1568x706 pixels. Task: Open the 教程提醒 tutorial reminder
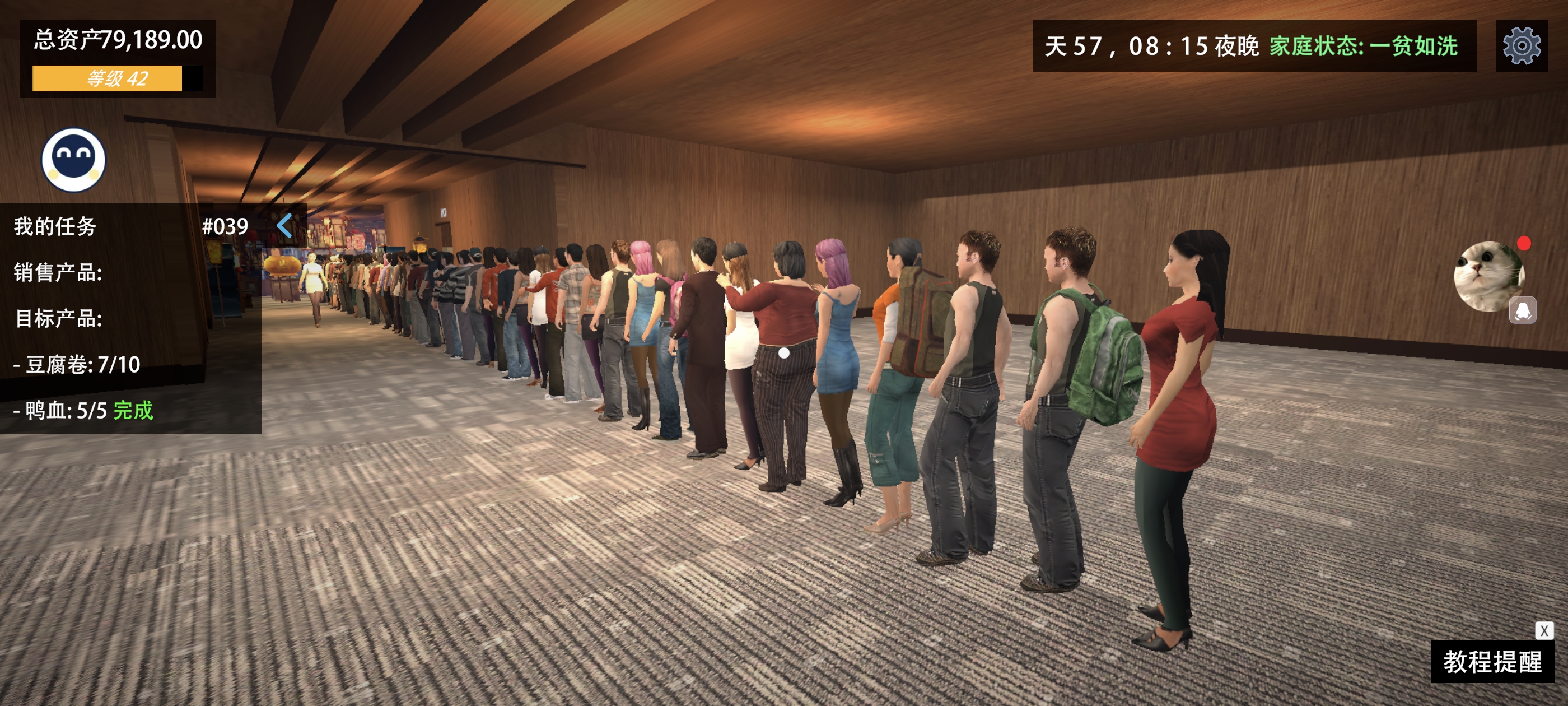tap(1492, 662)
